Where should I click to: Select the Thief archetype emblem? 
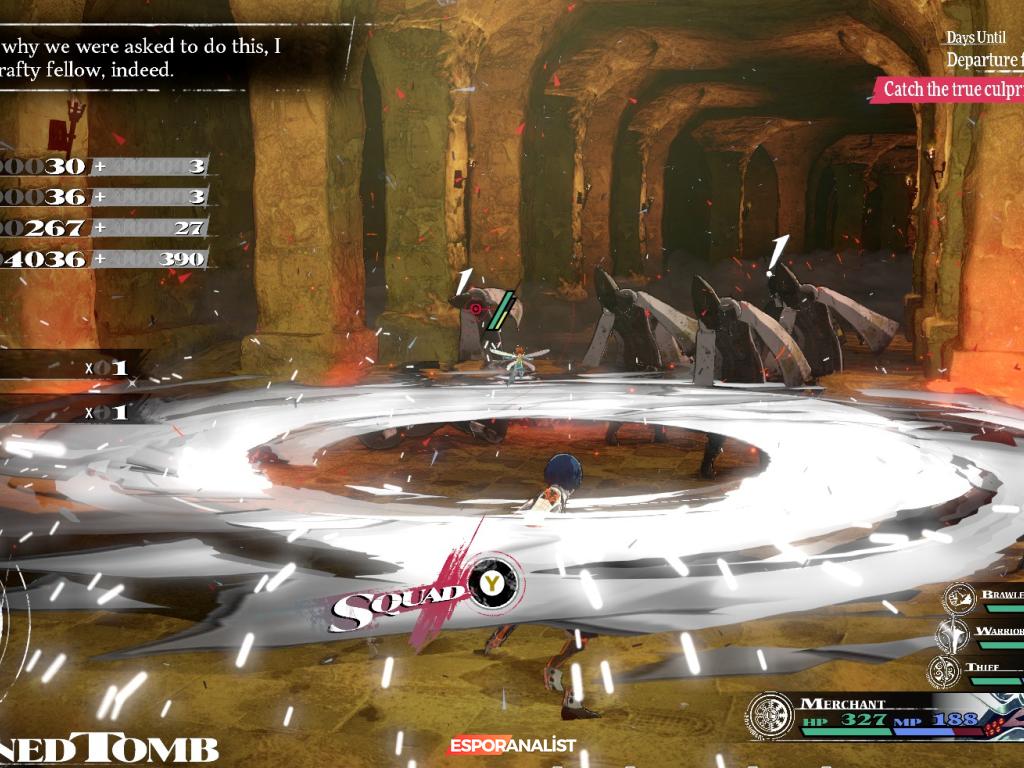click(x=944, y=670)
